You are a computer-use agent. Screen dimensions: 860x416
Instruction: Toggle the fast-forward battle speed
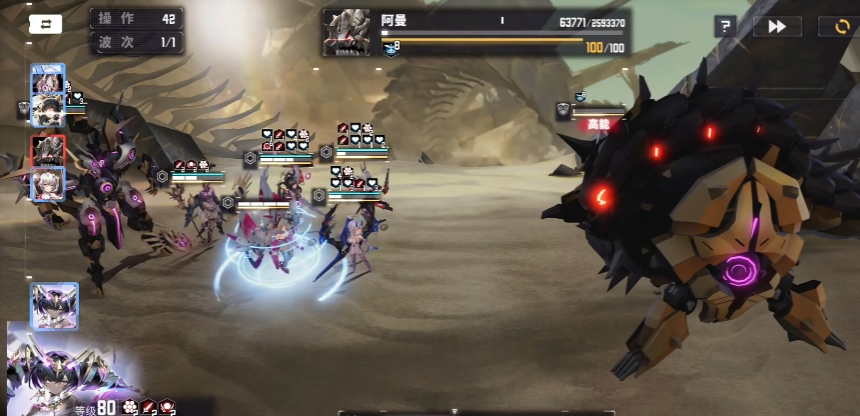[x=777, y=27]
